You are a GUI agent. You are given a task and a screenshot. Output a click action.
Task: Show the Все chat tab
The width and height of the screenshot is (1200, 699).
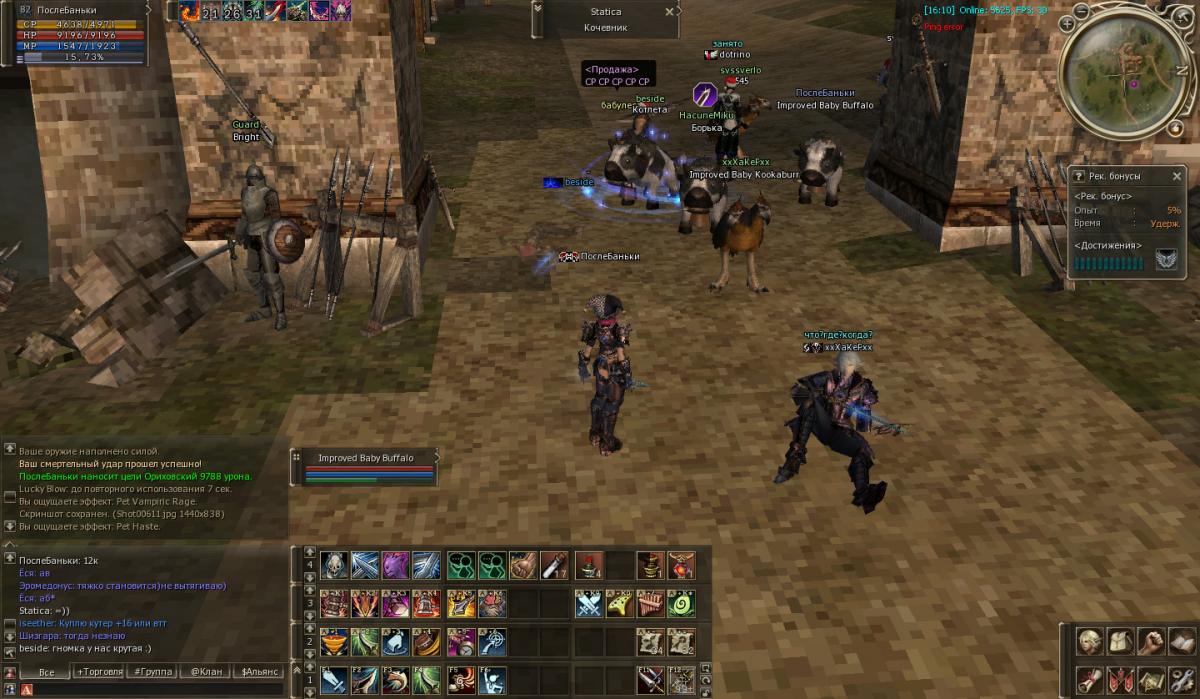coord(45,672)
